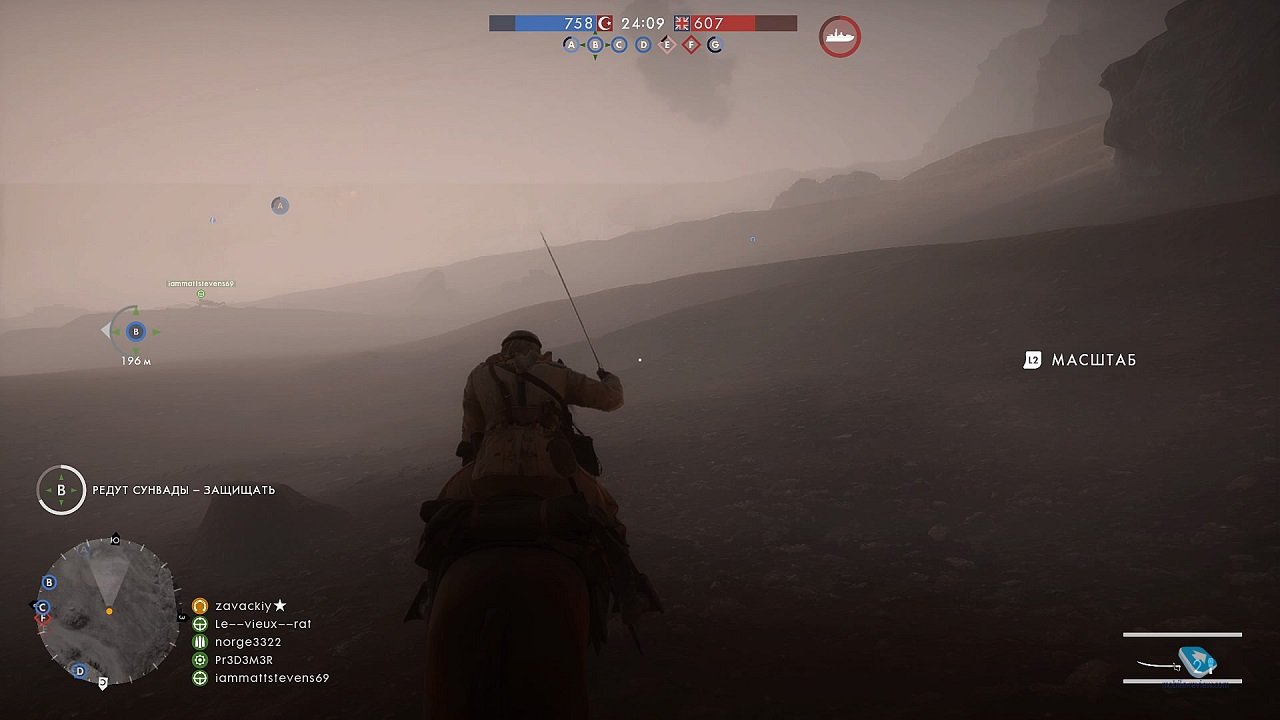The height and width of the screenshot is (720, 1280).
Task: Click the ammo resupply icon next to norge3322
Action: (199, 641)
